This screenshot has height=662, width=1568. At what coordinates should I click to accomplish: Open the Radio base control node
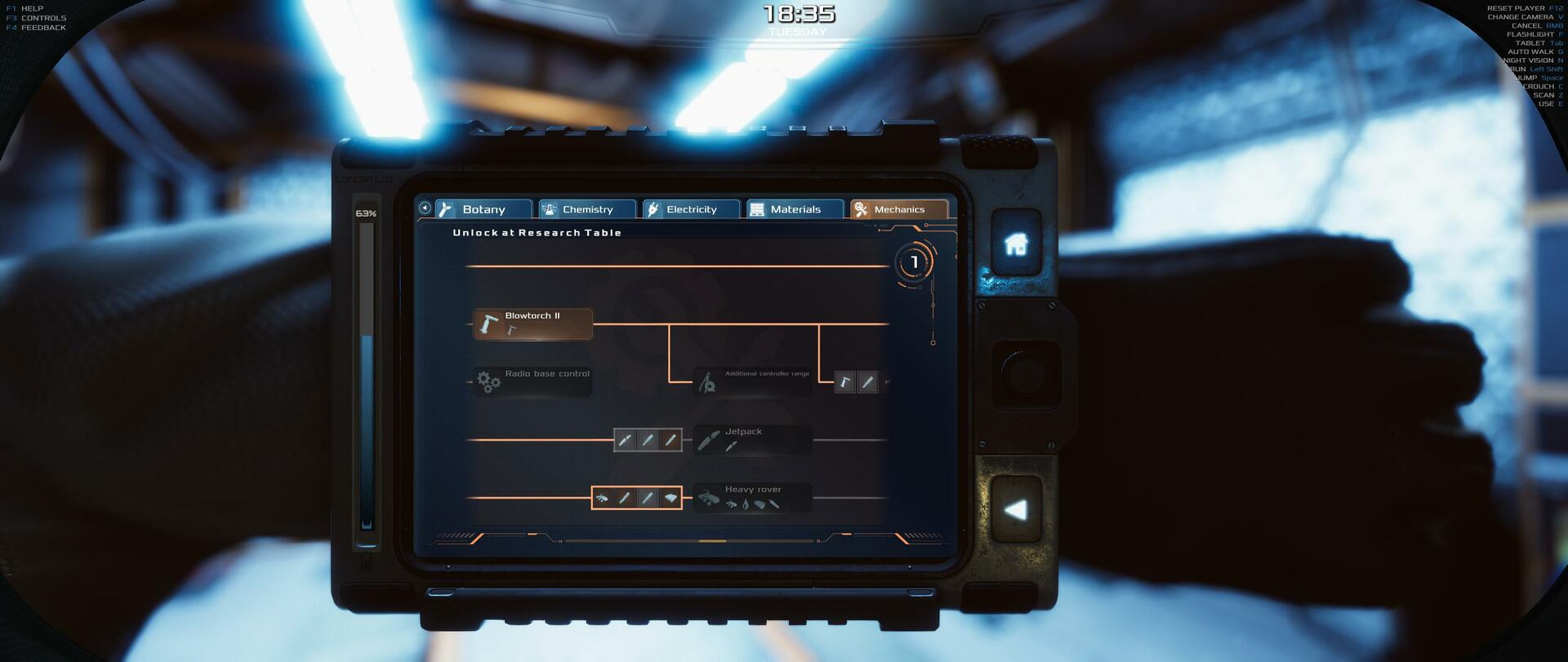pos(532,382)
